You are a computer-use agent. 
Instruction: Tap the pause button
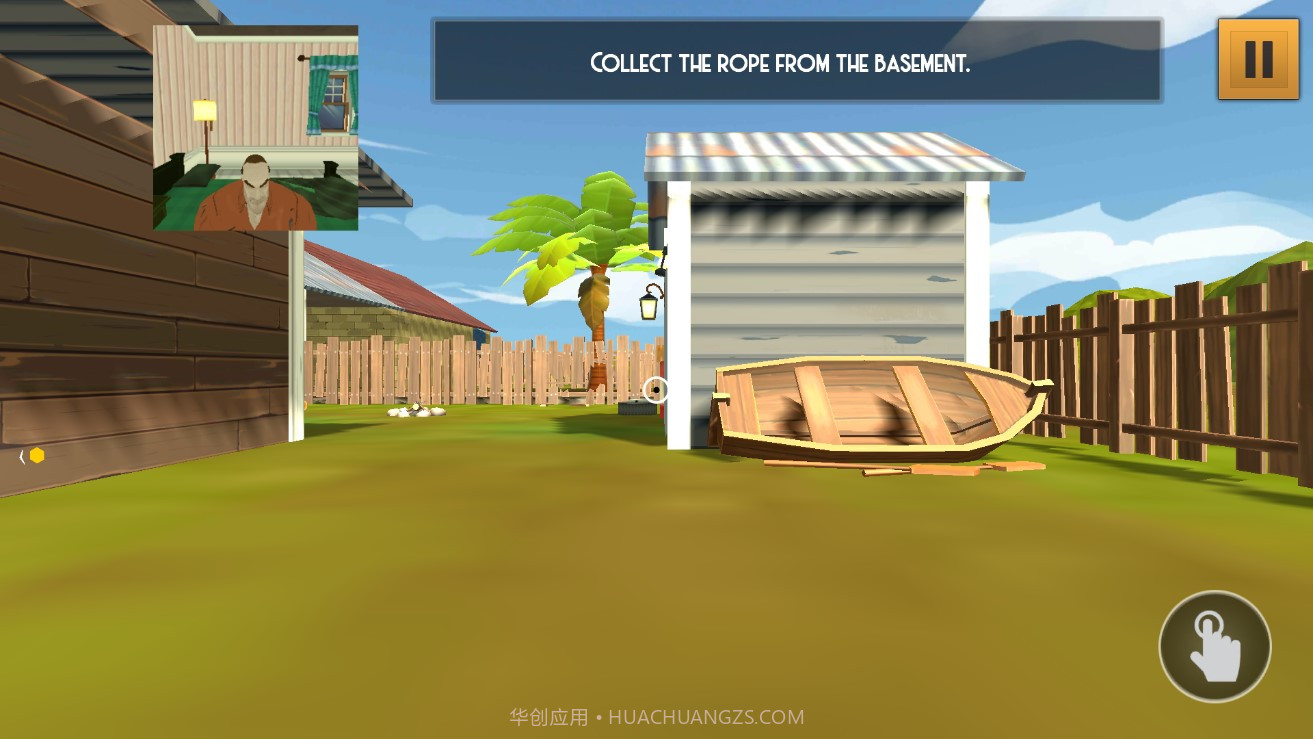pyautogui.click(x=1258, y=58)
